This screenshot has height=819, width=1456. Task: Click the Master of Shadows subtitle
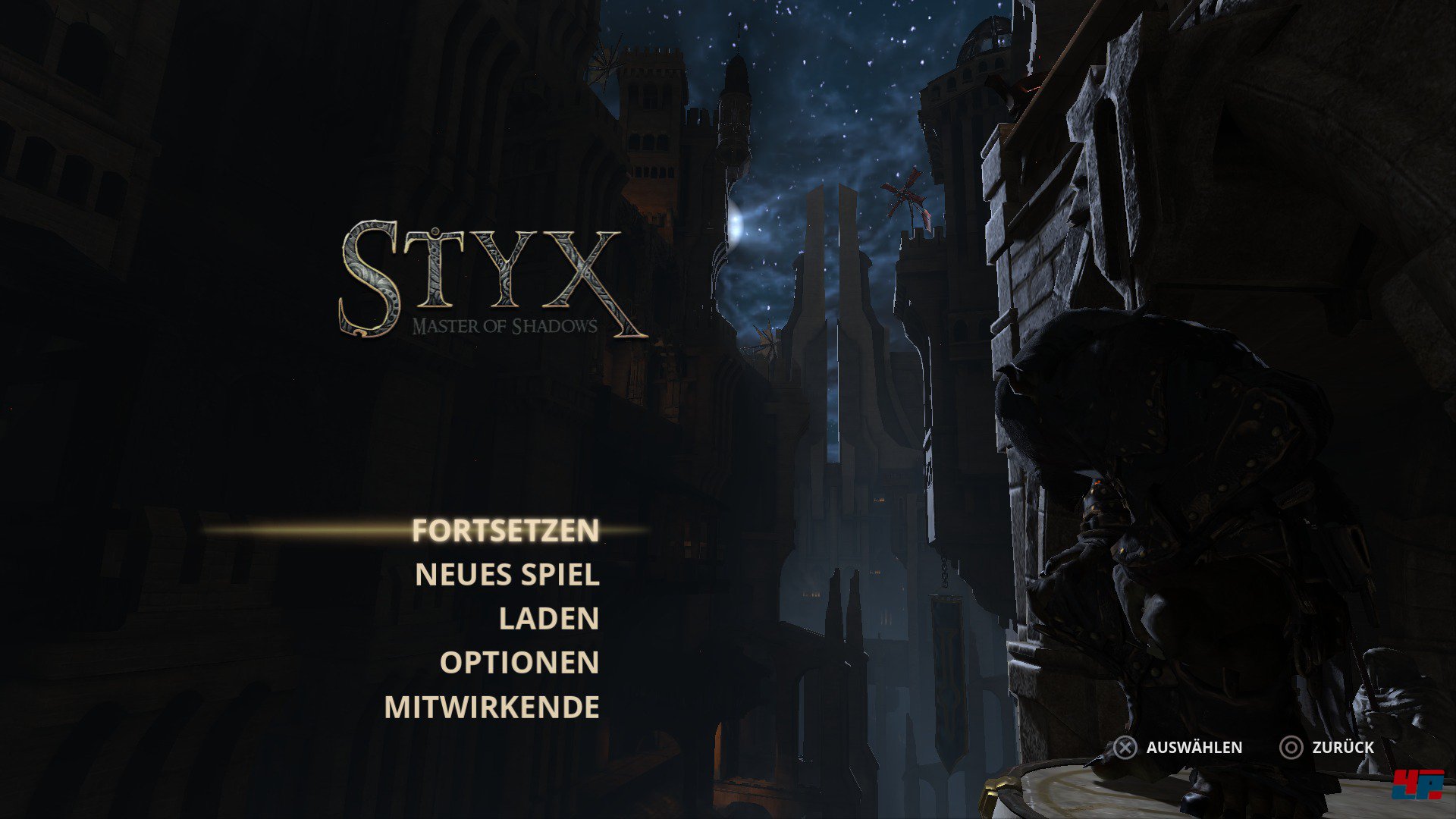(x=507, y=324)
